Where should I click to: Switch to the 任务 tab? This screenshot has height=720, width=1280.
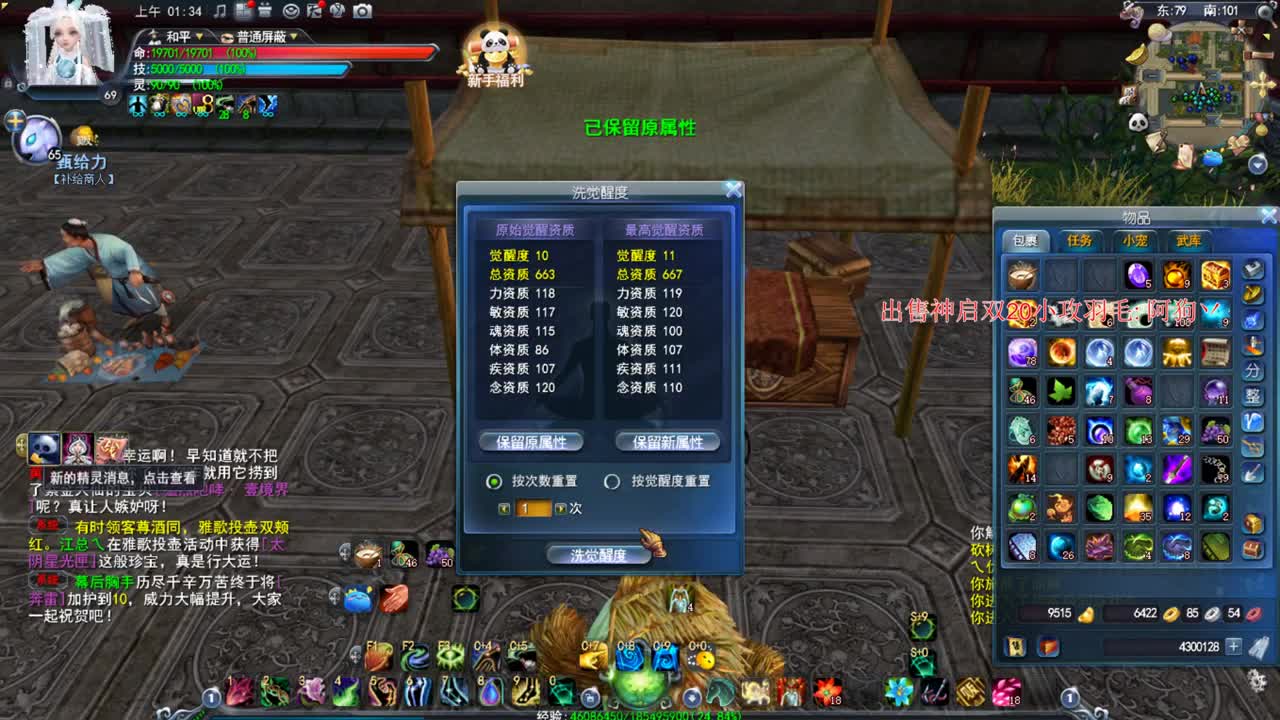(1081, 240)
